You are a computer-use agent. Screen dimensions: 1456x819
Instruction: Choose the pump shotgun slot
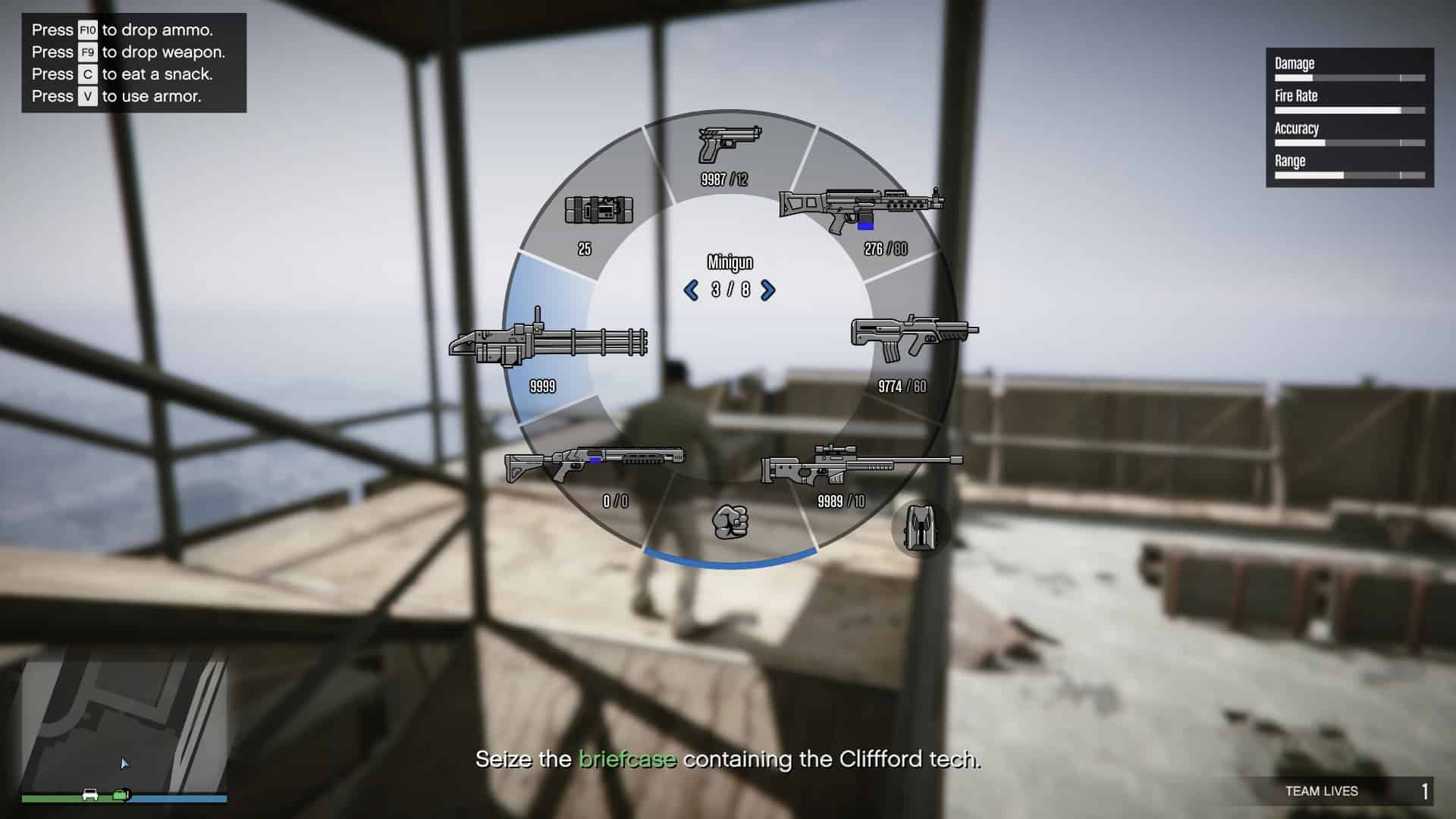click(595, 463)
